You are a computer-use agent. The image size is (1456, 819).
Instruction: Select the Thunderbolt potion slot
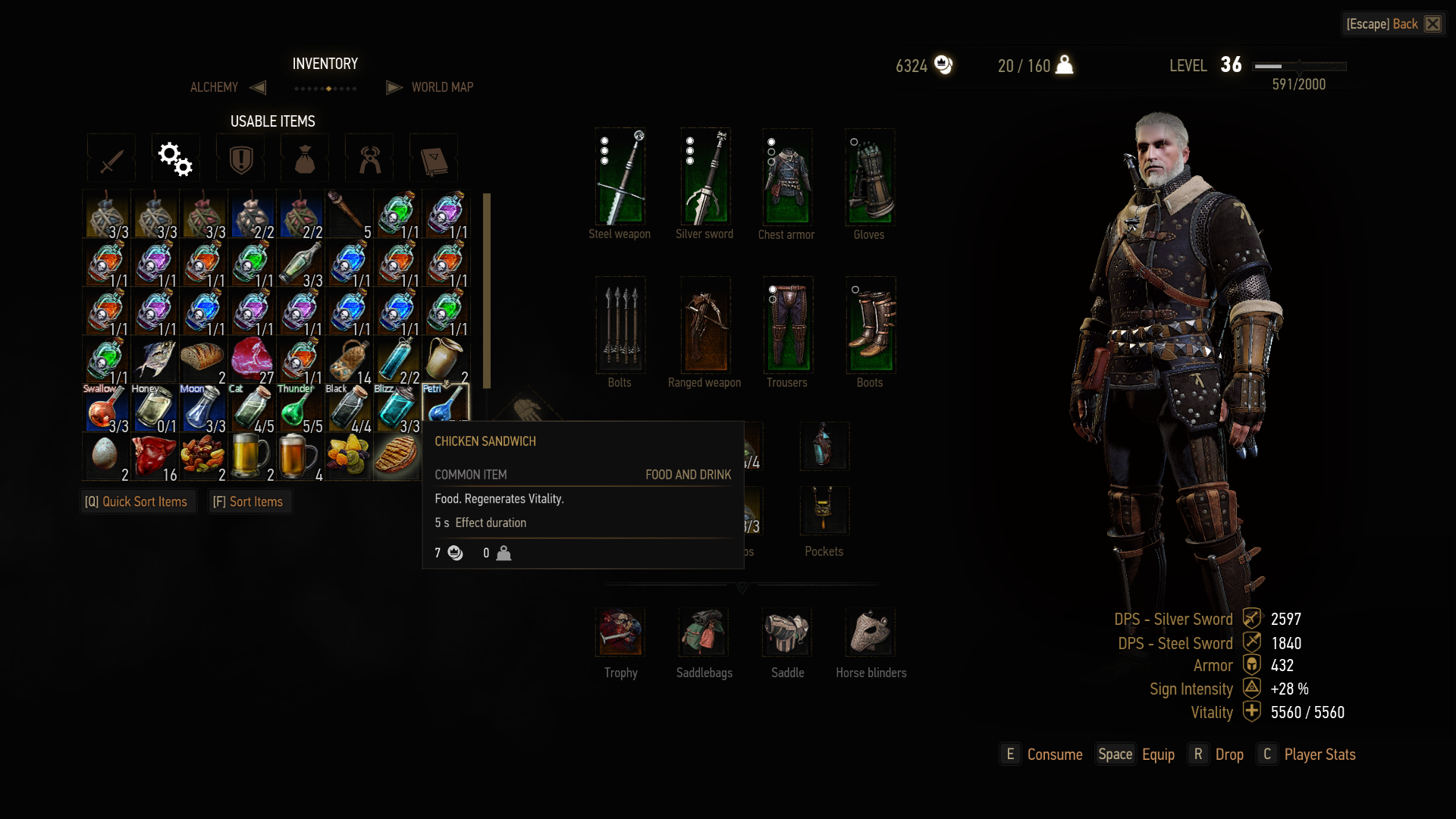pyautogui.click(x=300, y=408)
